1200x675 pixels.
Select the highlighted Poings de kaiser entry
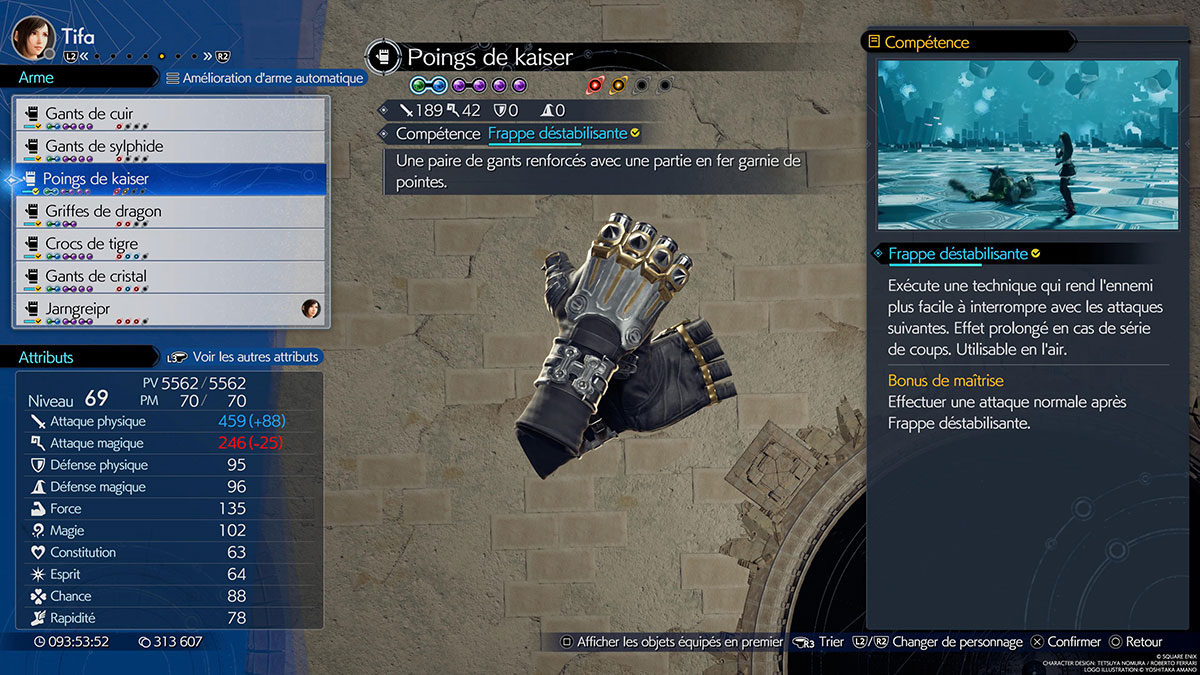(170, 179)
